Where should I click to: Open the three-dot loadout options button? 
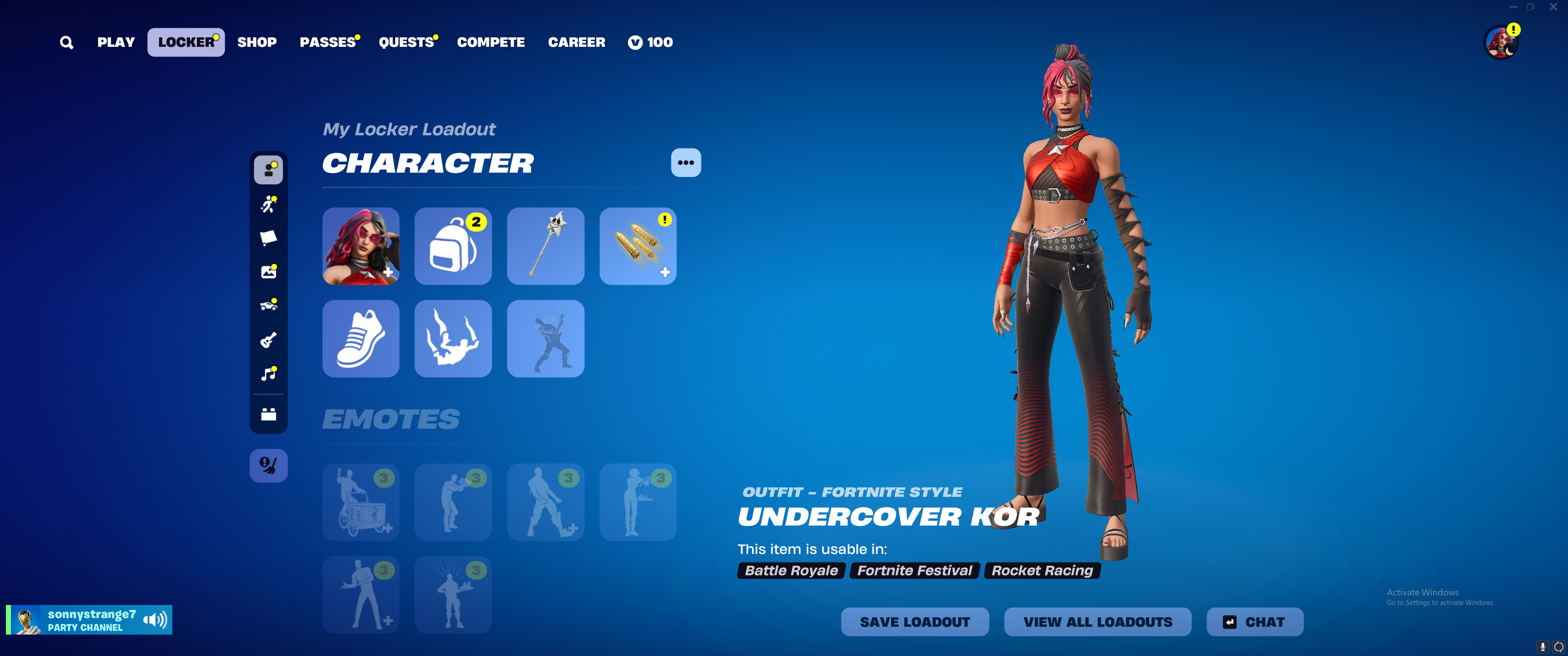click(686, 163)
